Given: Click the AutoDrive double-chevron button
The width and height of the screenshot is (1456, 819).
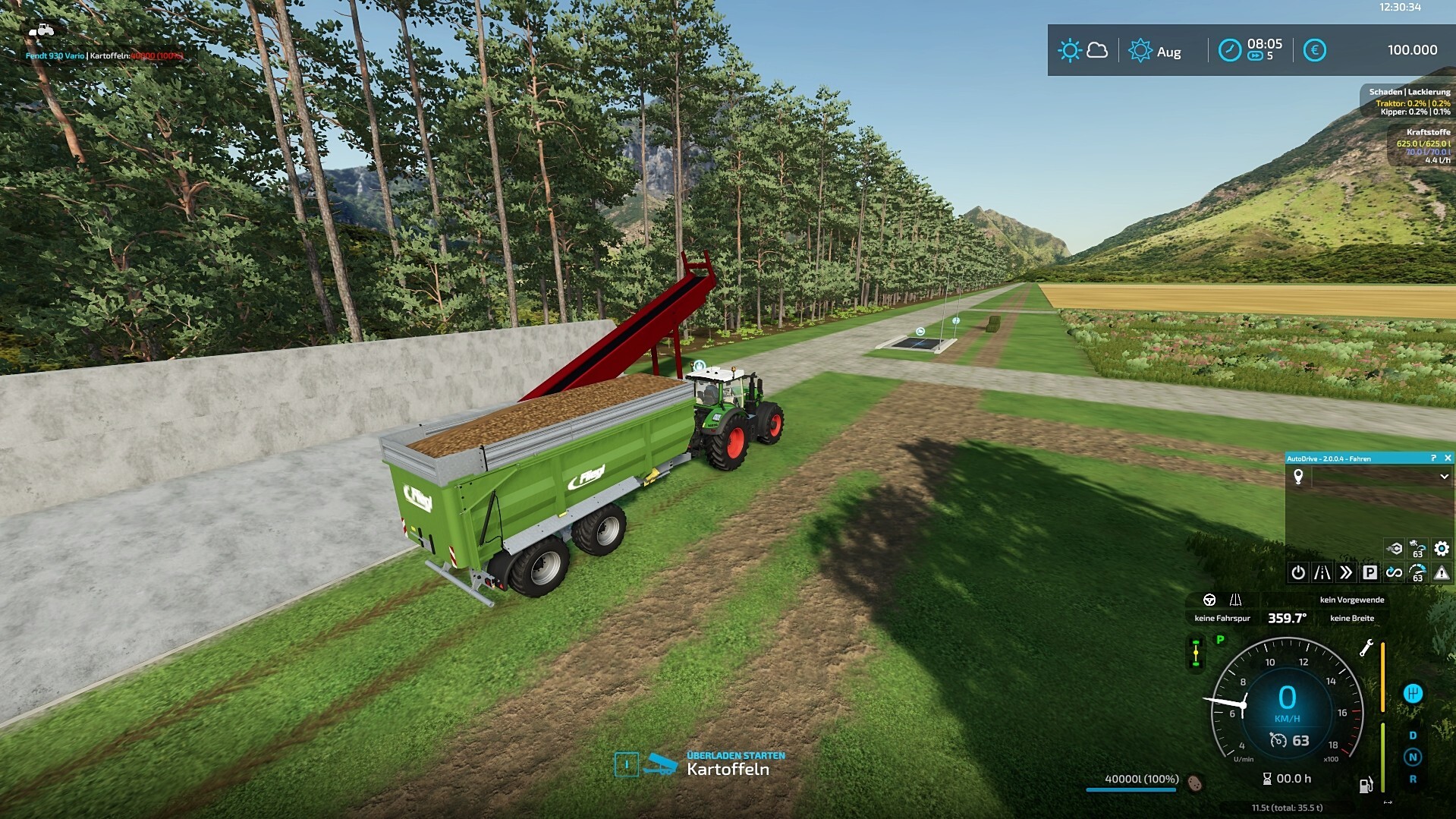Looking at the screenshot, I should 1346,572.
